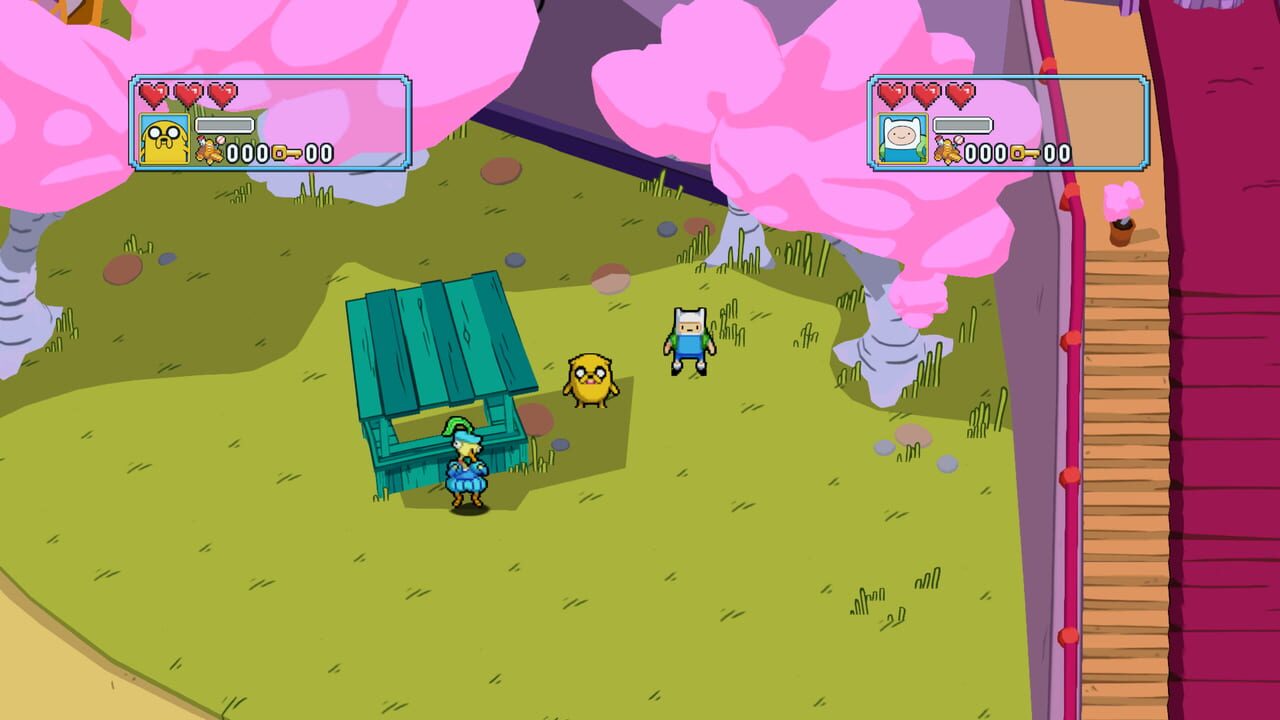The image size is (1280, 720).
Task: Click Finn's character portrait in the HUD
Action: click(x=902, y=138)
